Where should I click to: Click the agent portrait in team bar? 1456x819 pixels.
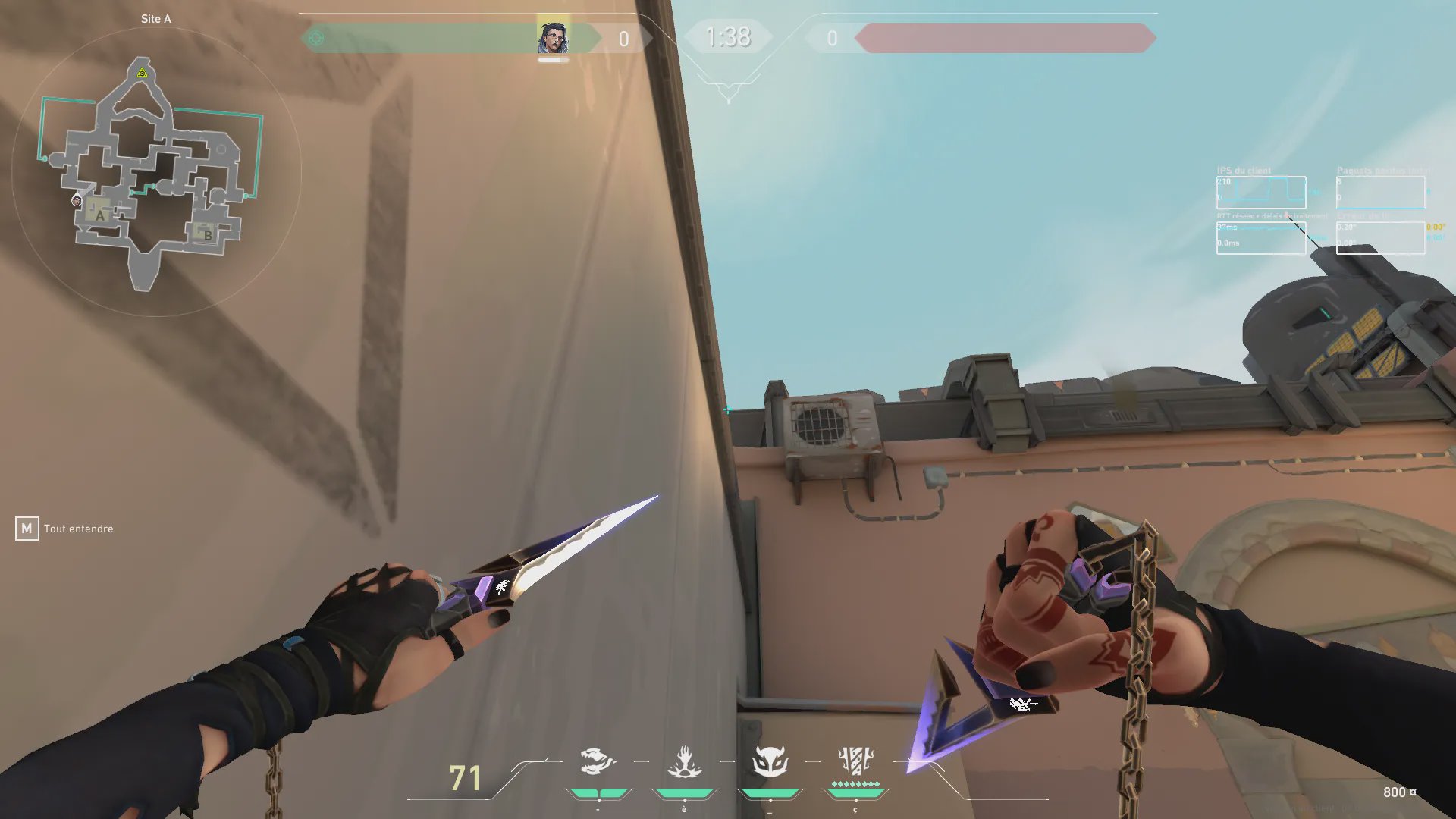tap(553, 37)
